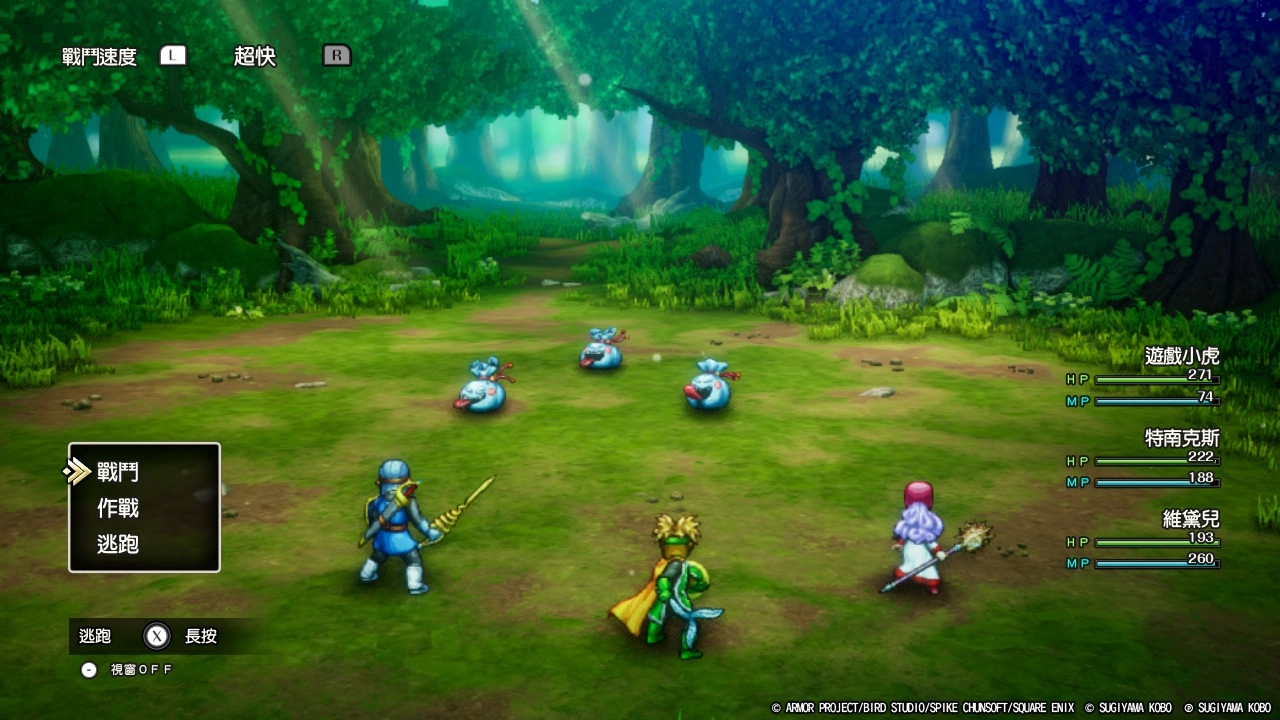1280x720 pixels.
Task: Select party member 維黛兒
Action: [1190, 519]
